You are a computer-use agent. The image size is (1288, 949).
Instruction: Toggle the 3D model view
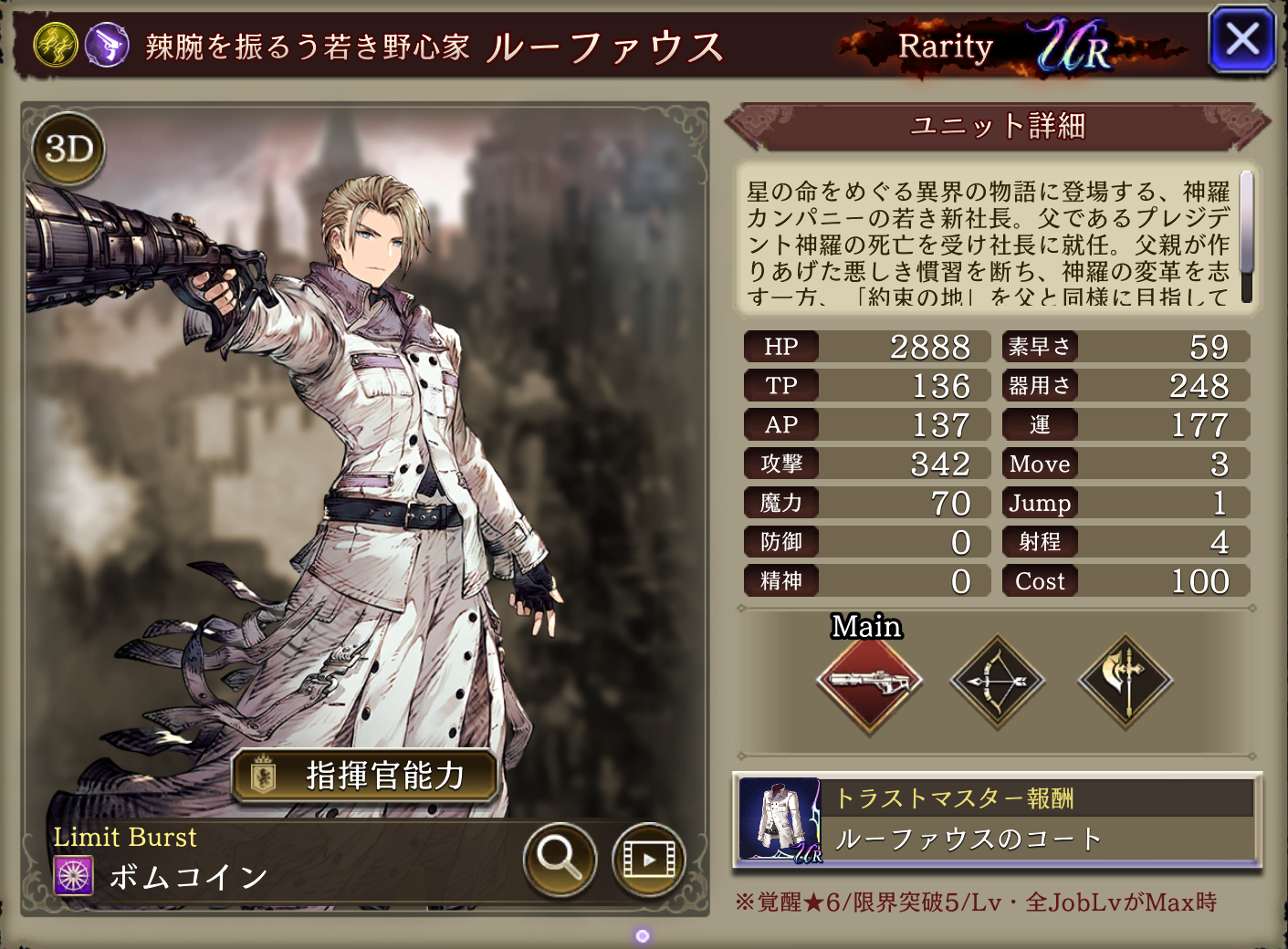click(x=69, y=149)
